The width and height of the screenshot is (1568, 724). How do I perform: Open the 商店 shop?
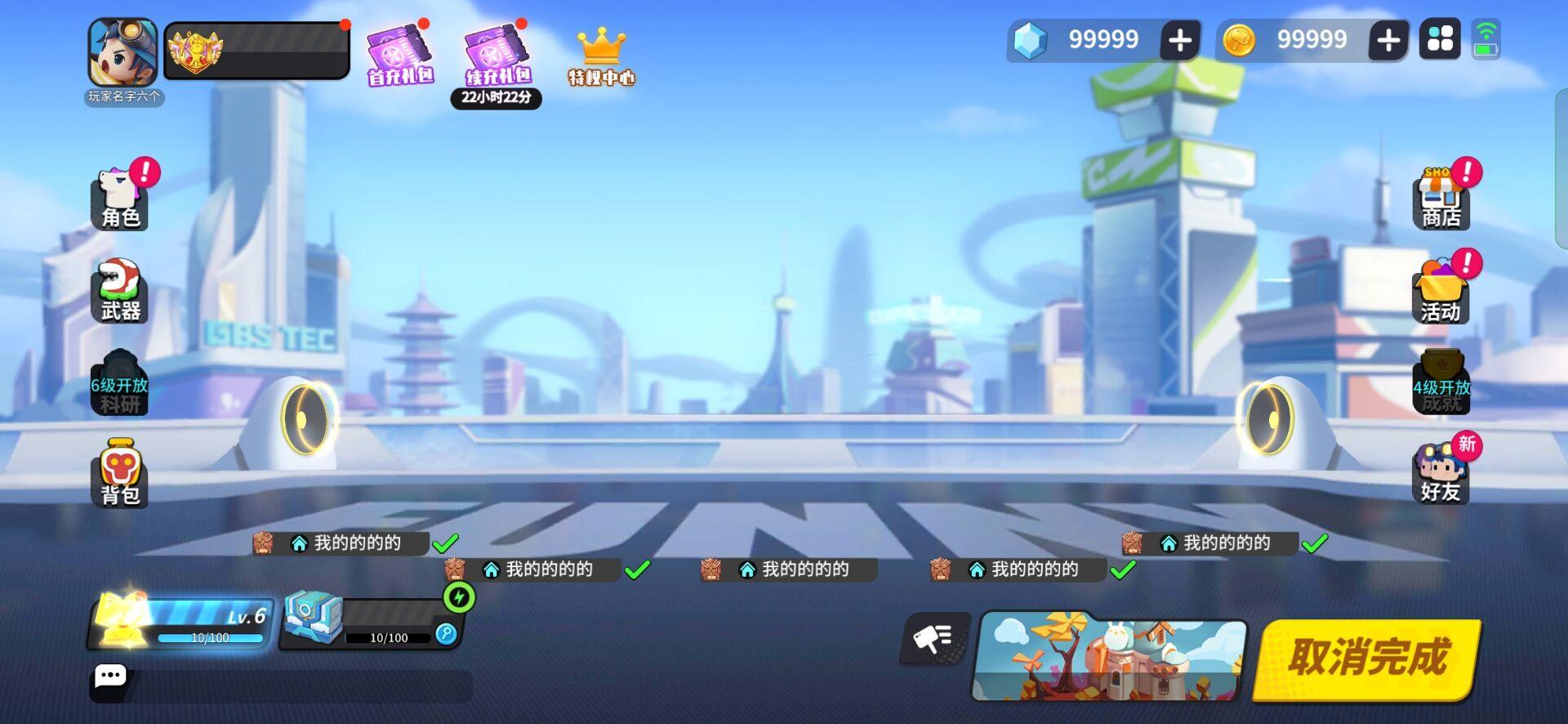point(1442,196)
